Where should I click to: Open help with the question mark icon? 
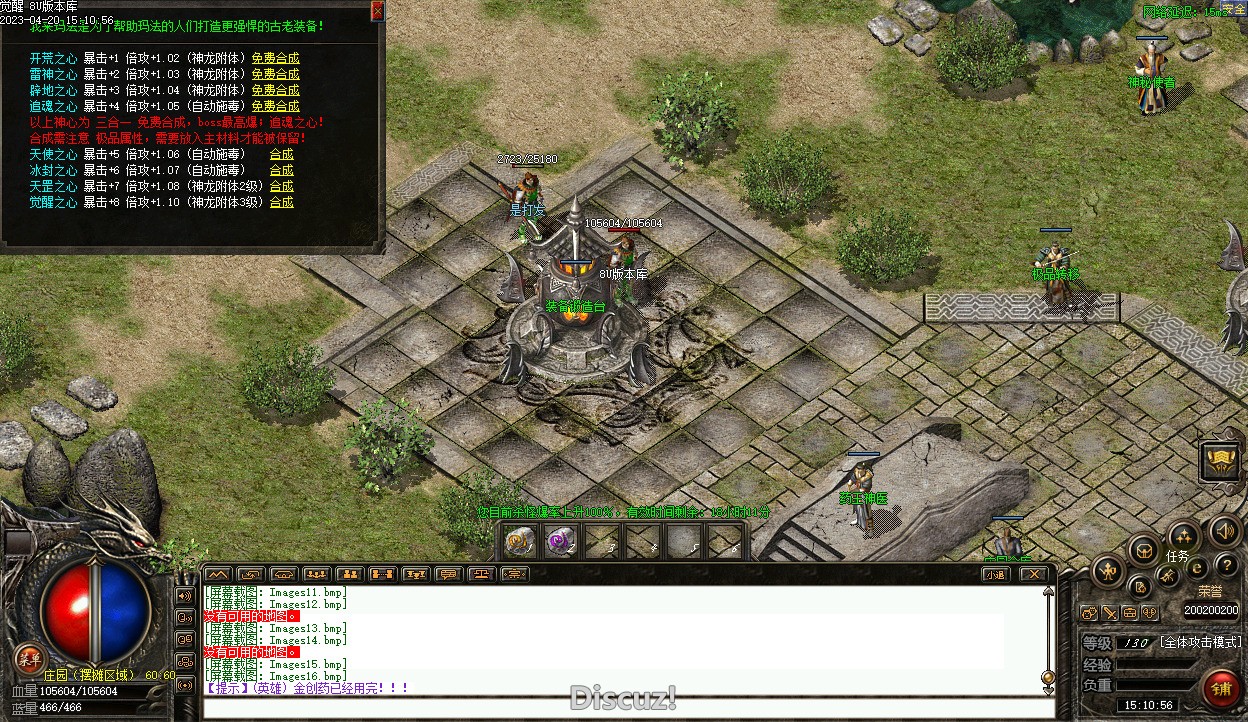[1226, 566]
